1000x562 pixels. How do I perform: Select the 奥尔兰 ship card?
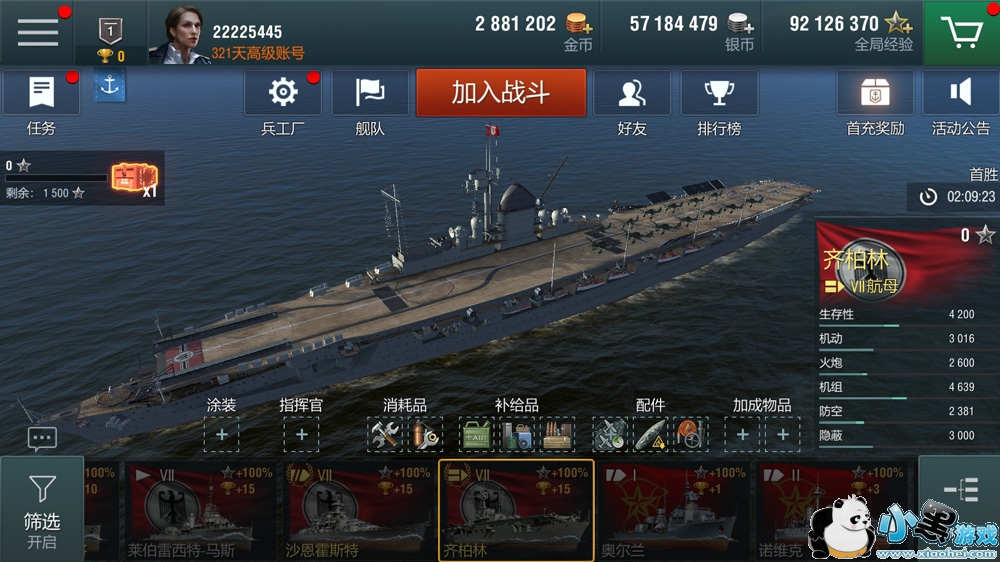point(674,510)
